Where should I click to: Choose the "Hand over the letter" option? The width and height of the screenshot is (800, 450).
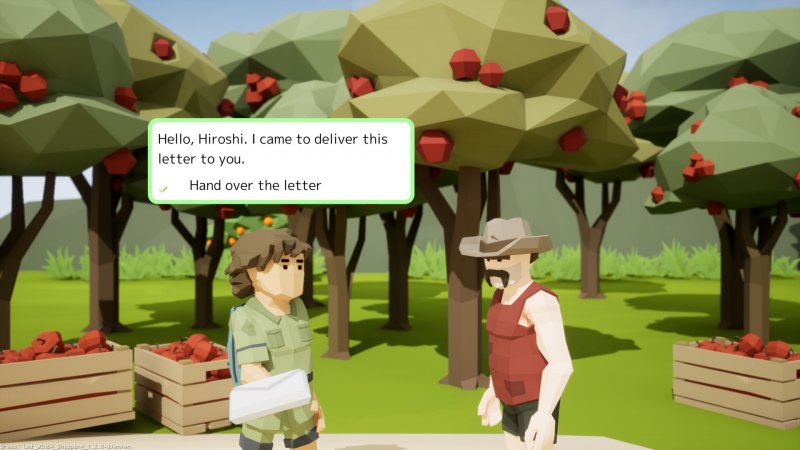(254, 185)
